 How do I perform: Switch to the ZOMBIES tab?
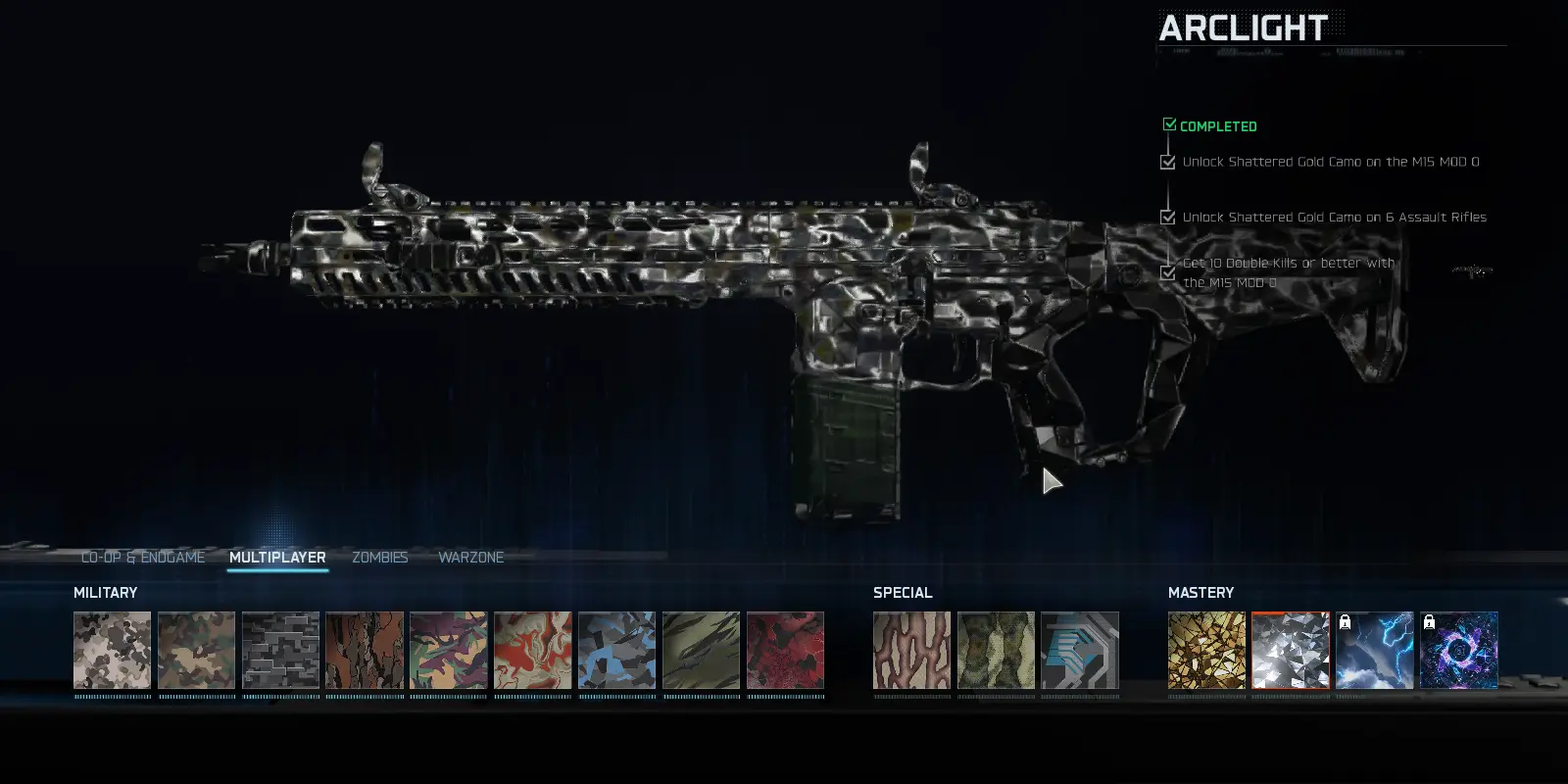click(x=380, y=557)
